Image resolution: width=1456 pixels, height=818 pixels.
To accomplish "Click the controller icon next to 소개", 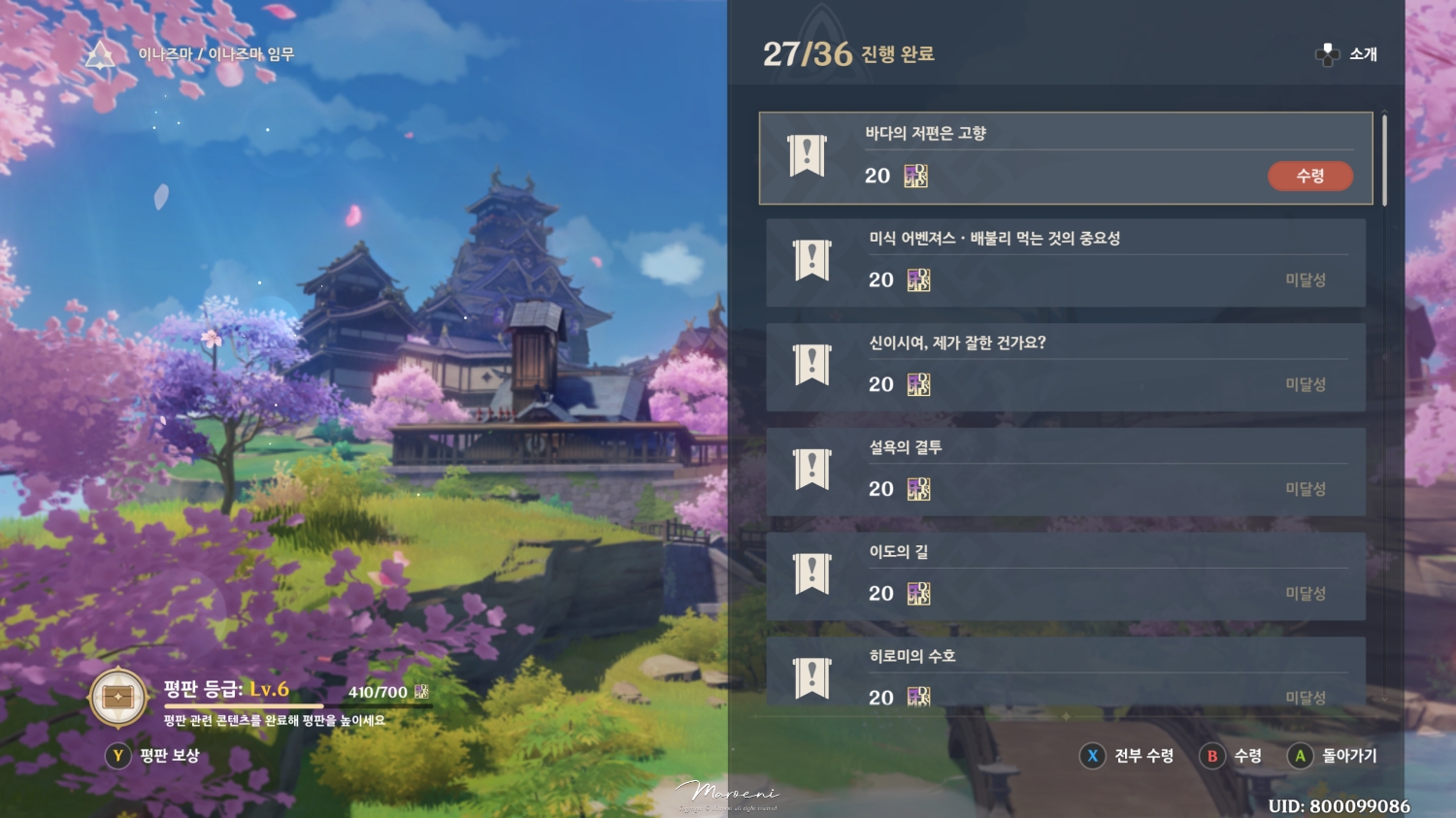I will tap(1324, 55).
